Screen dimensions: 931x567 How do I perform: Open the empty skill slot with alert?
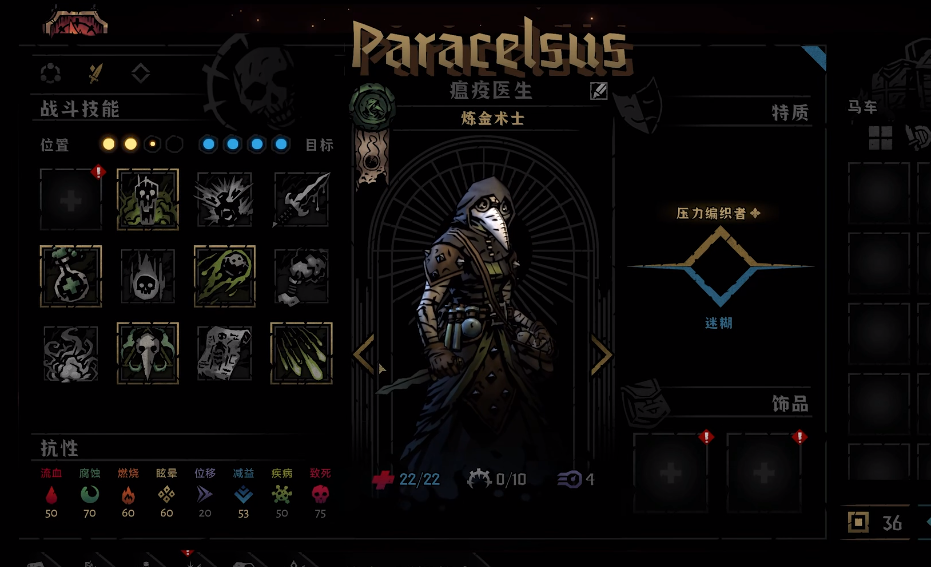point(70,199)
